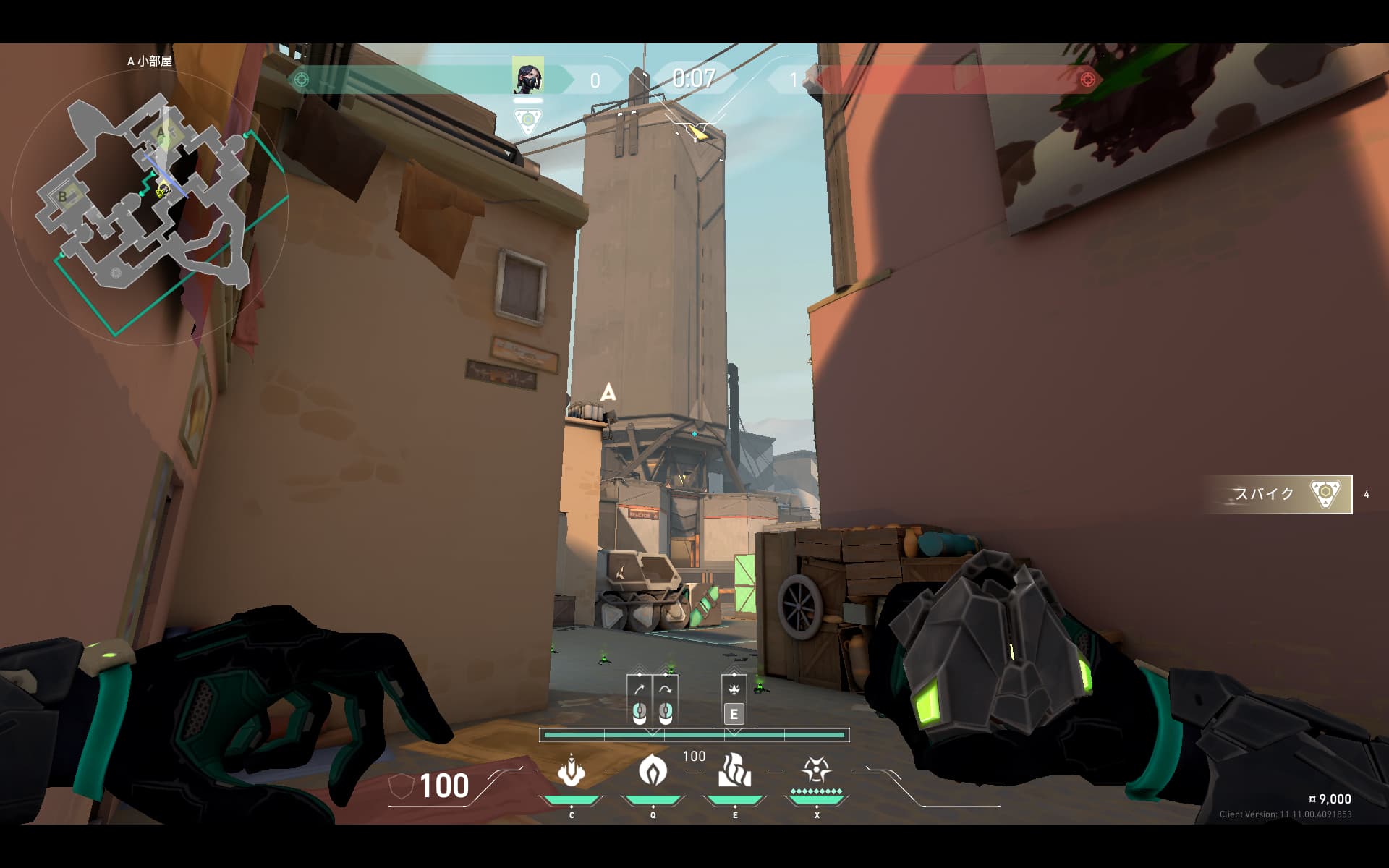Activate the Snake Bite ability icon
This screenshot has width=1389, height=868.
point(572,771)
